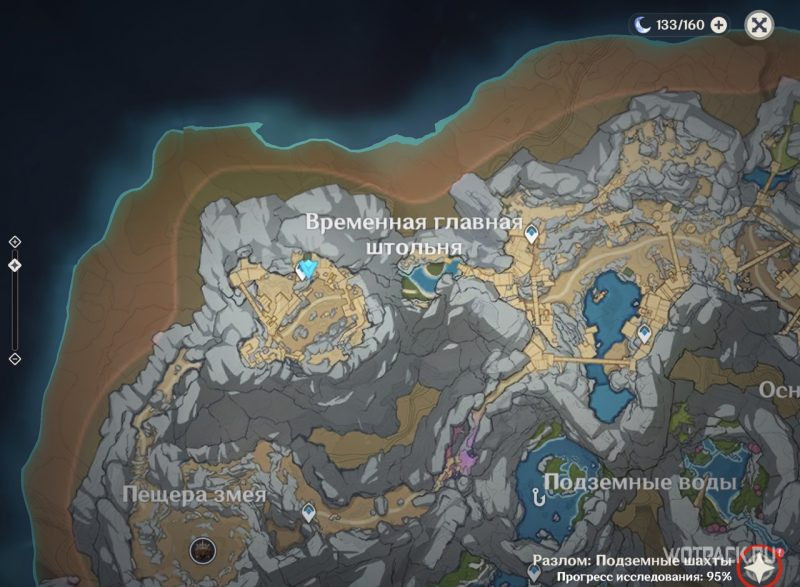Close the map with the X button
800x587 pixels.
760,26
